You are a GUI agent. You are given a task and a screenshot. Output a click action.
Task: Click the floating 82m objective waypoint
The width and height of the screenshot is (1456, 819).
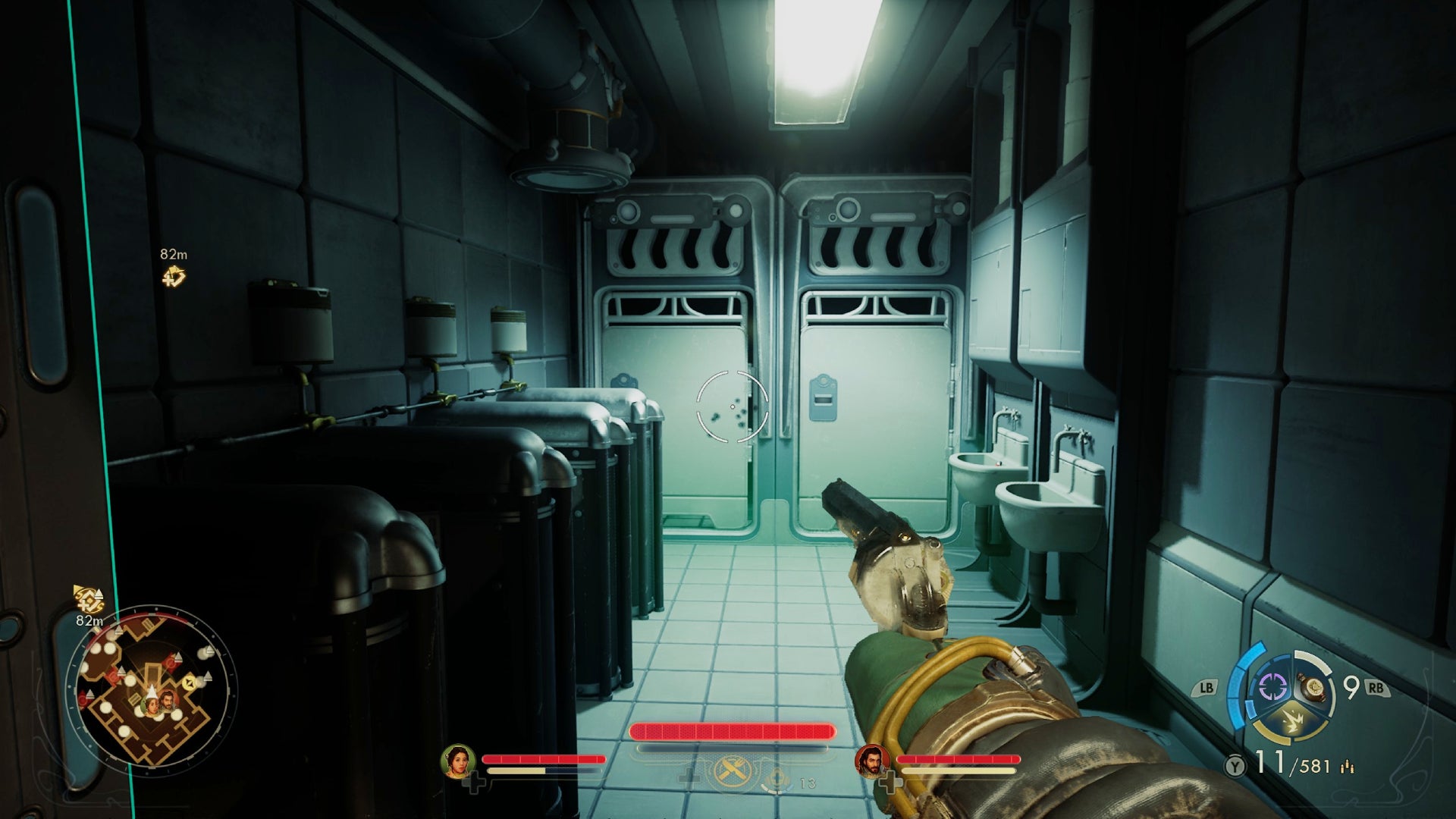[x=174, y=277]
